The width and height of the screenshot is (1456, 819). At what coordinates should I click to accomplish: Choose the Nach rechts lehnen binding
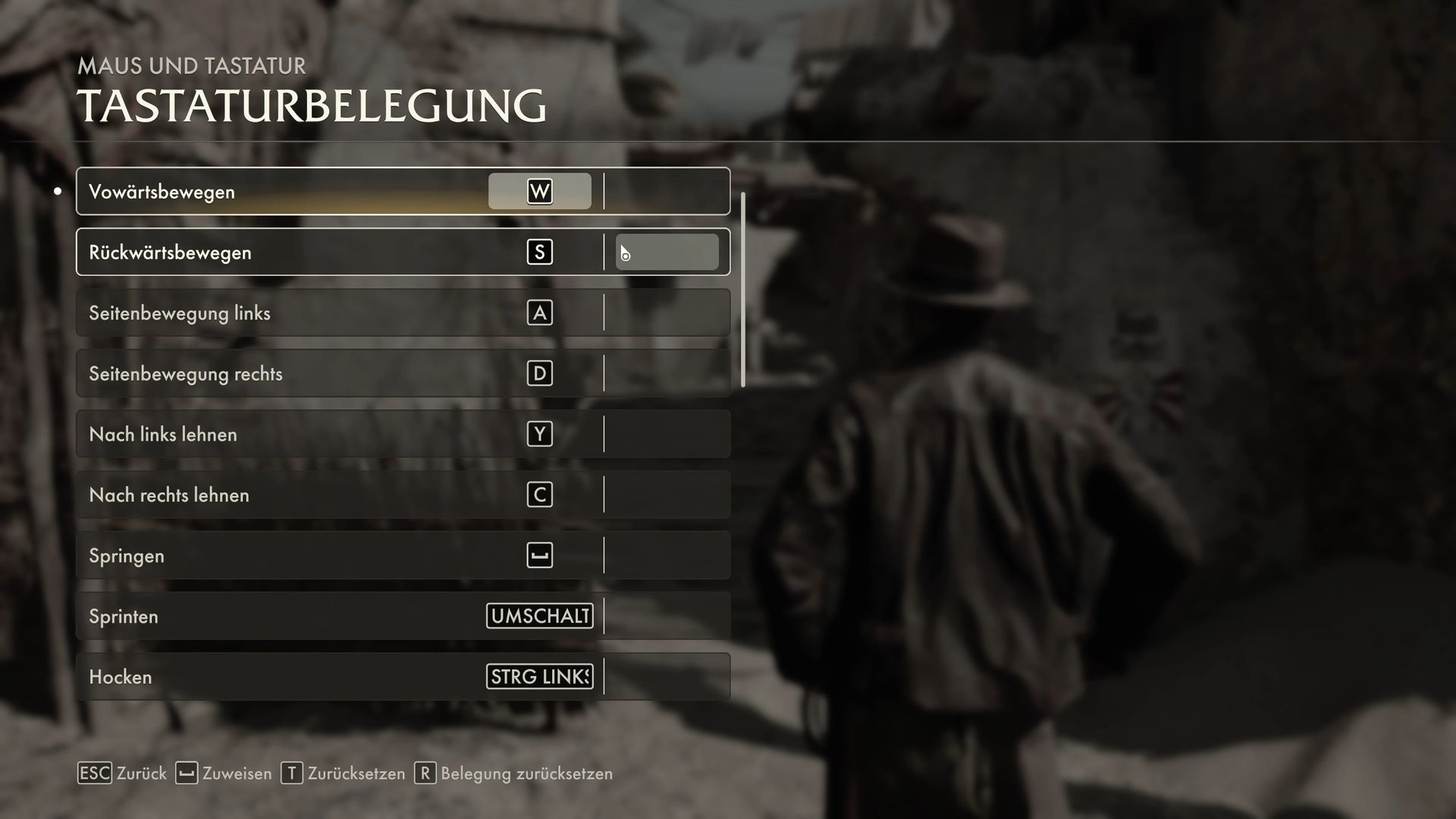click(539, 494)
